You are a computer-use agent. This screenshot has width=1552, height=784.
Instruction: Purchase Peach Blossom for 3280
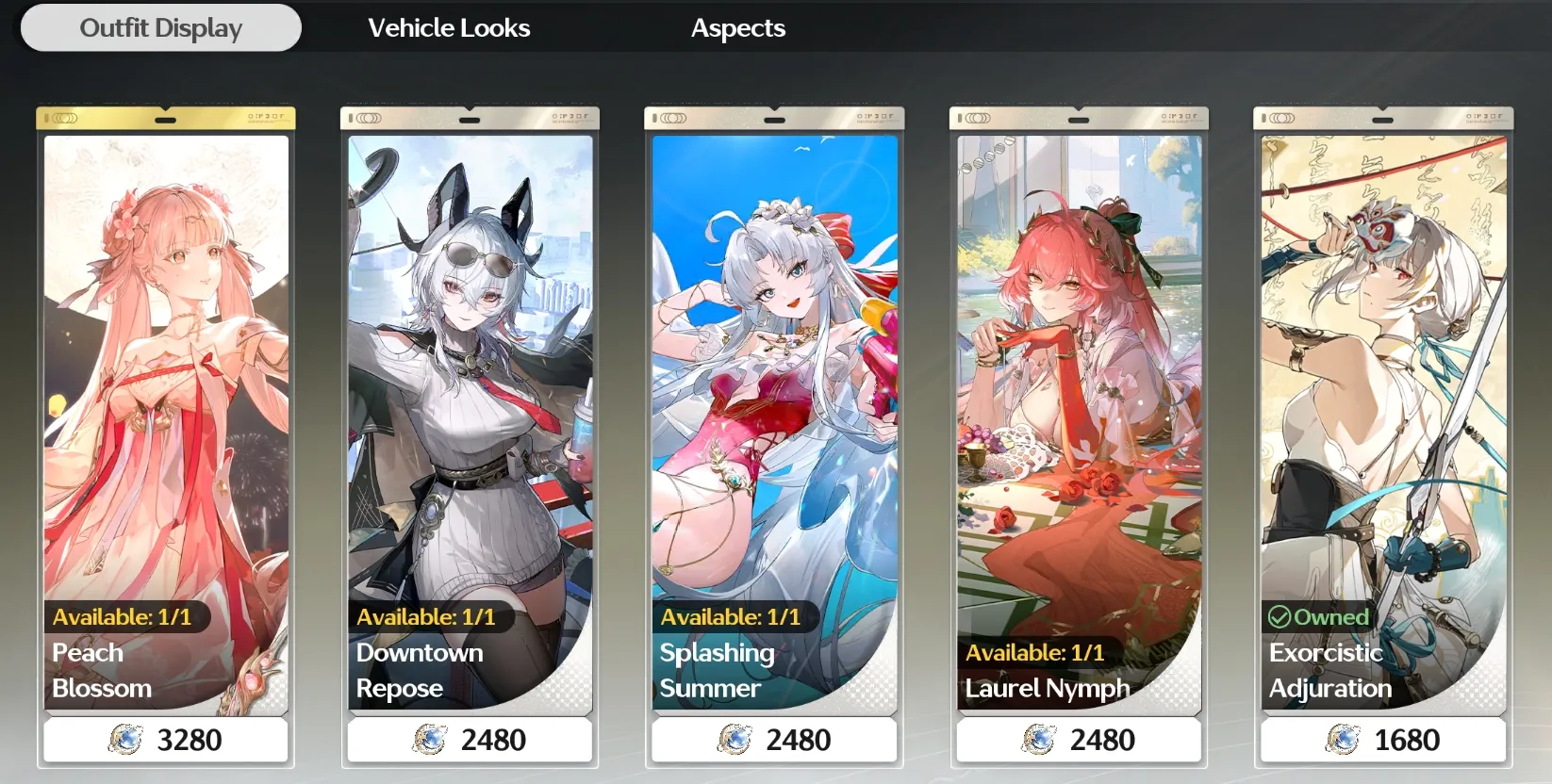pyautogui.click(x=166, y=740)
